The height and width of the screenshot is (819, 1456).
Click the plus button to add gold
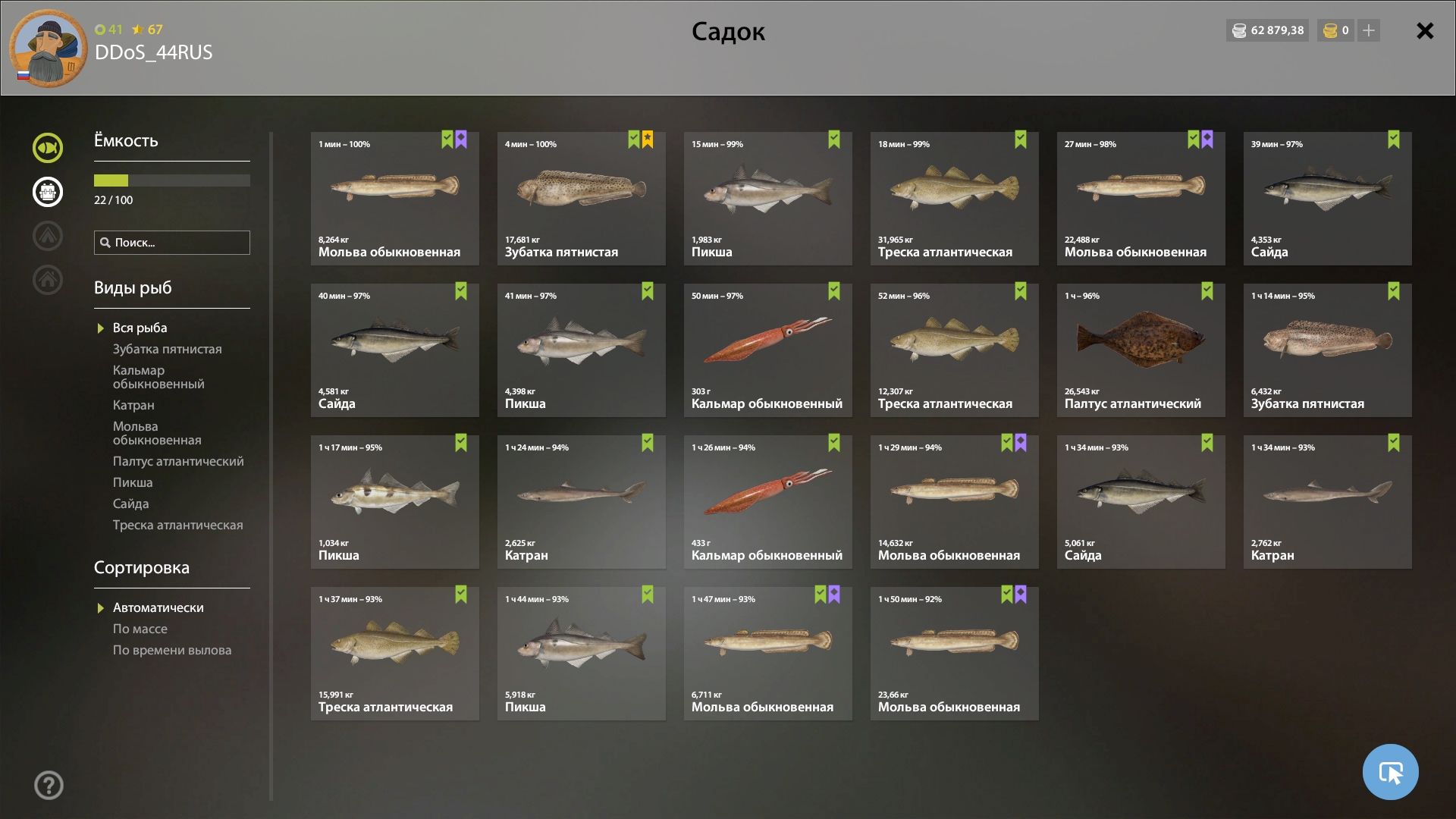click(x=1369, y=30)
